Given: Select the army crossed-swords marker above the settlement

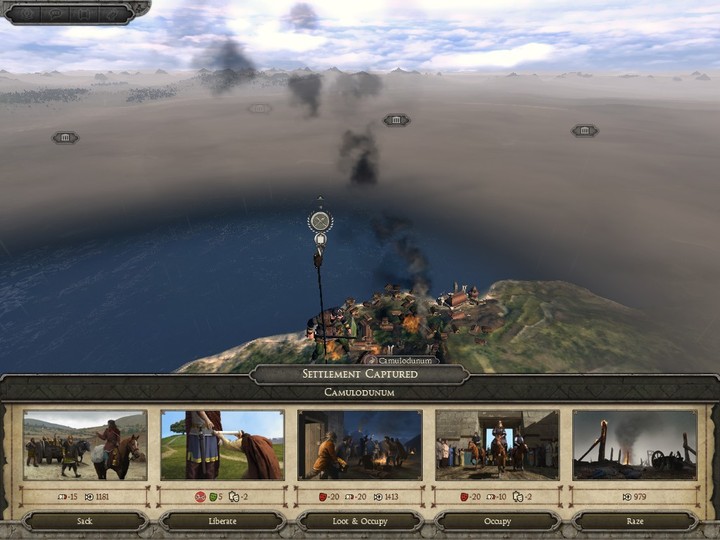Looking at the screenshot, I should tap(320, 221).
